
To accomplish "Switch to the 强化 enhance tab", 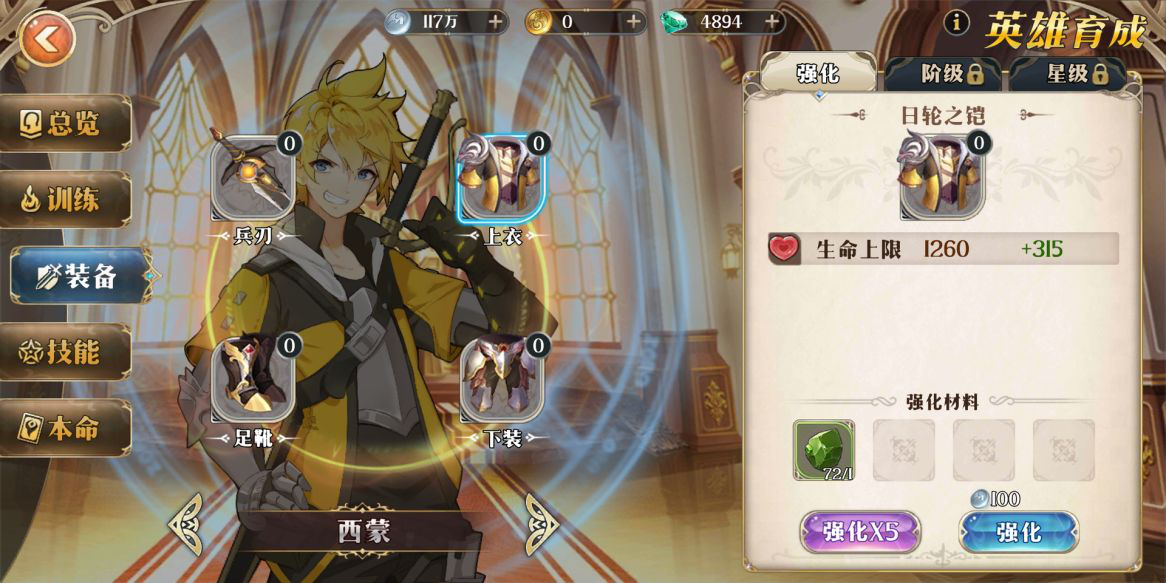I will [817, 73].
